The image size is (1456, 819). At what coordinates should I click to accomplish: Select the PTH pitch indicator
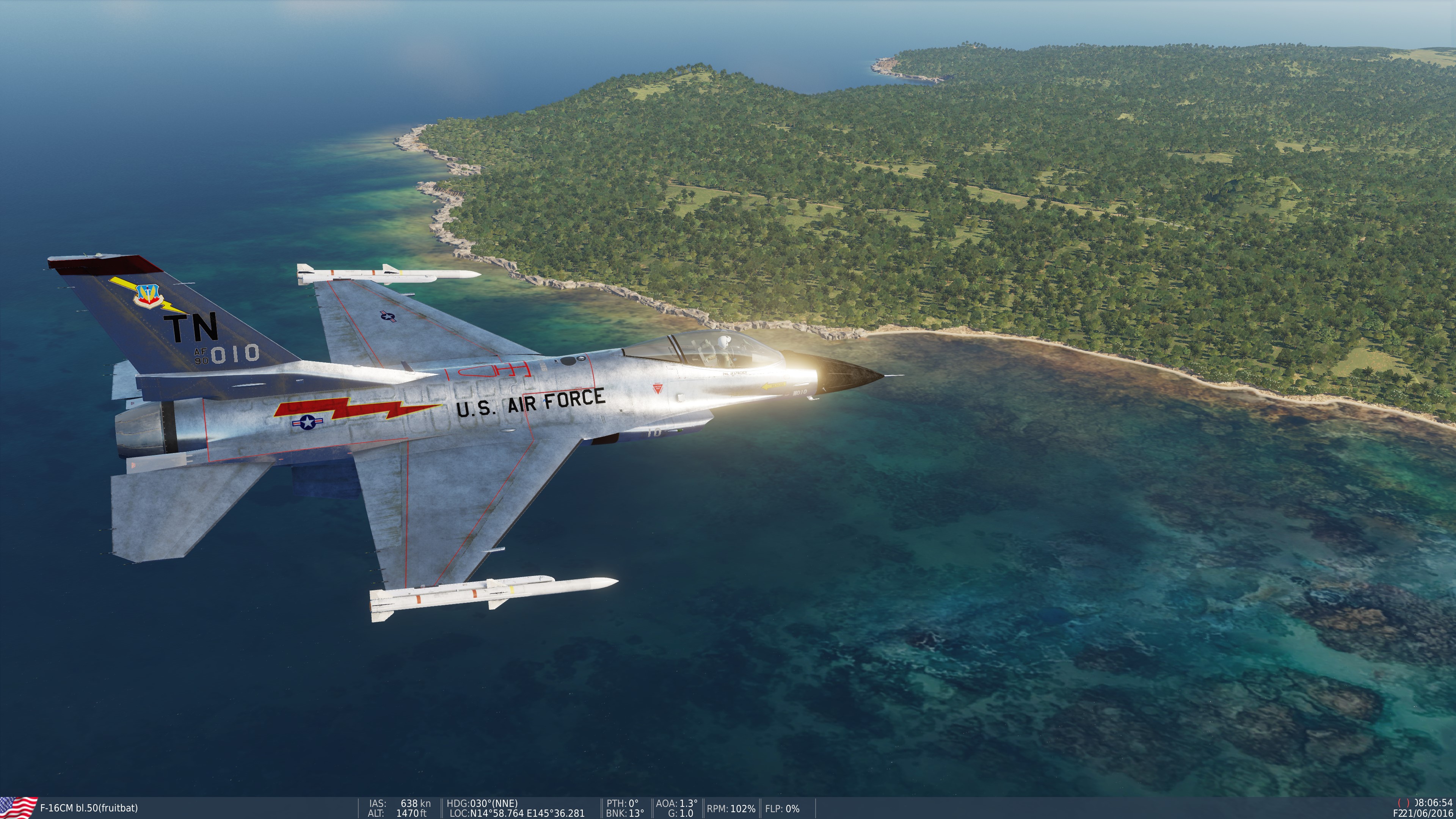[x=622, y=802]
